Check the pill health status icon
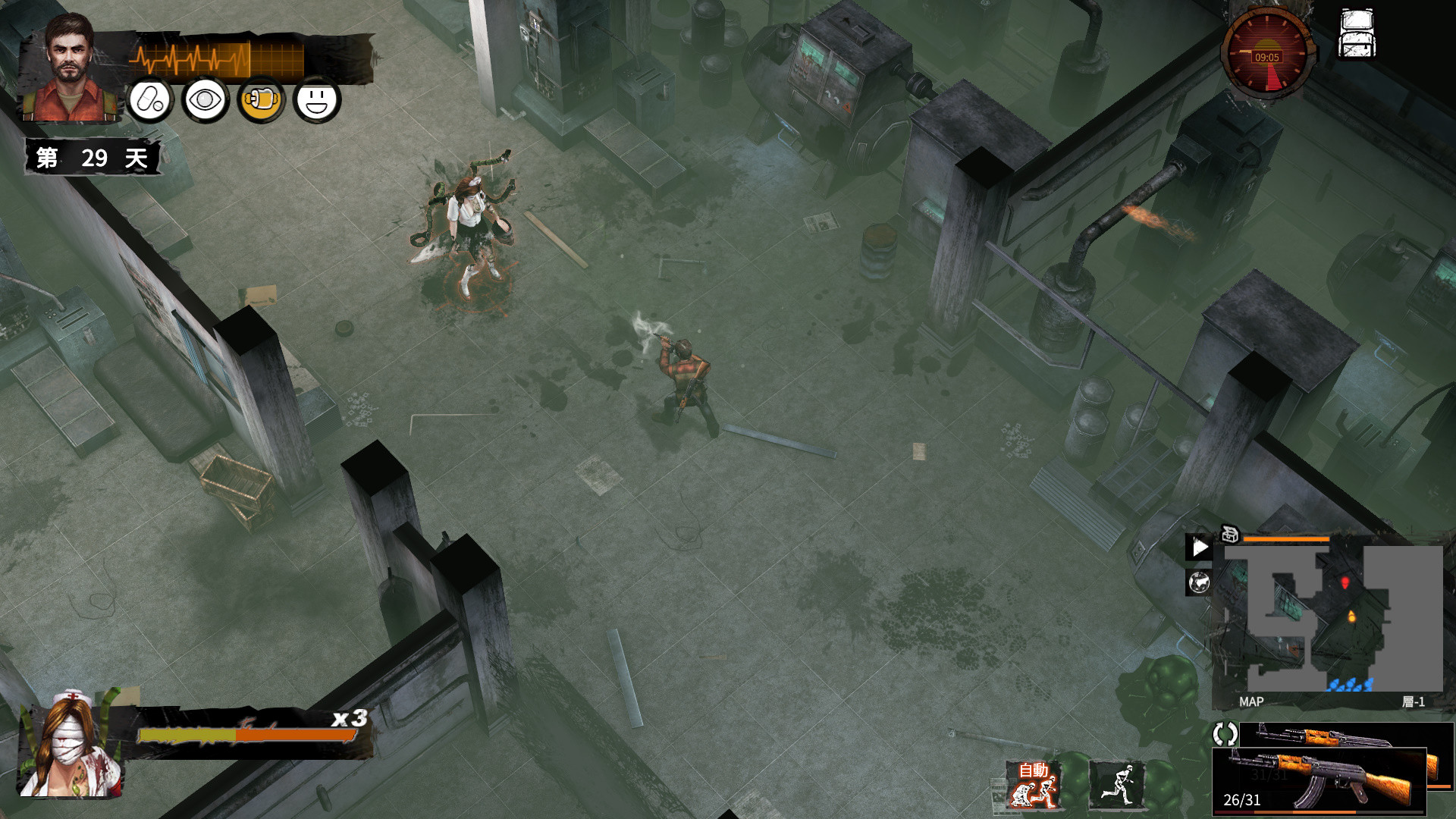This screenshot has width=1456, height=819. pos(149,99)
